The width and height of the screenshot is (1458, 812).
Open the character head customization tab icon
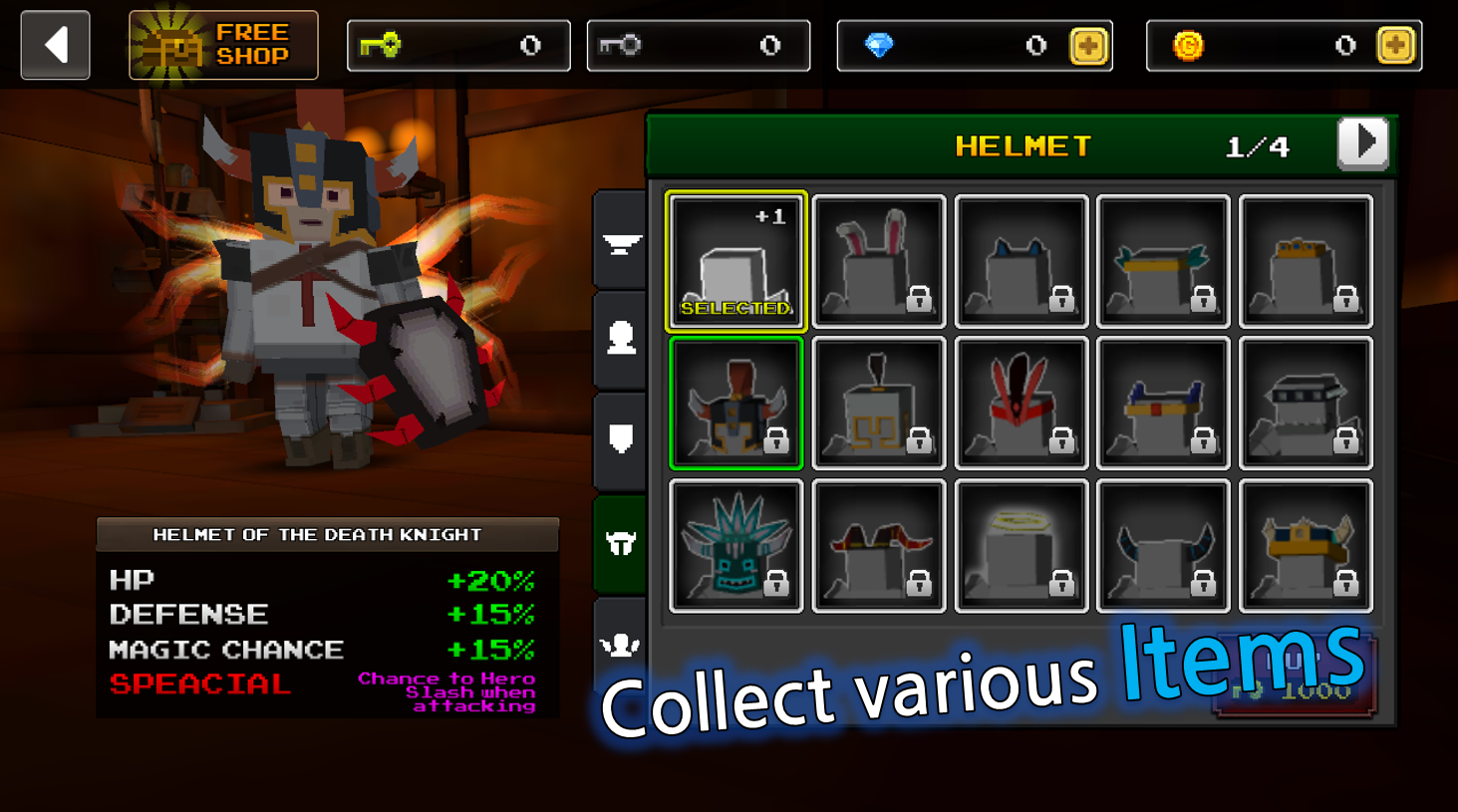[620, 343]
